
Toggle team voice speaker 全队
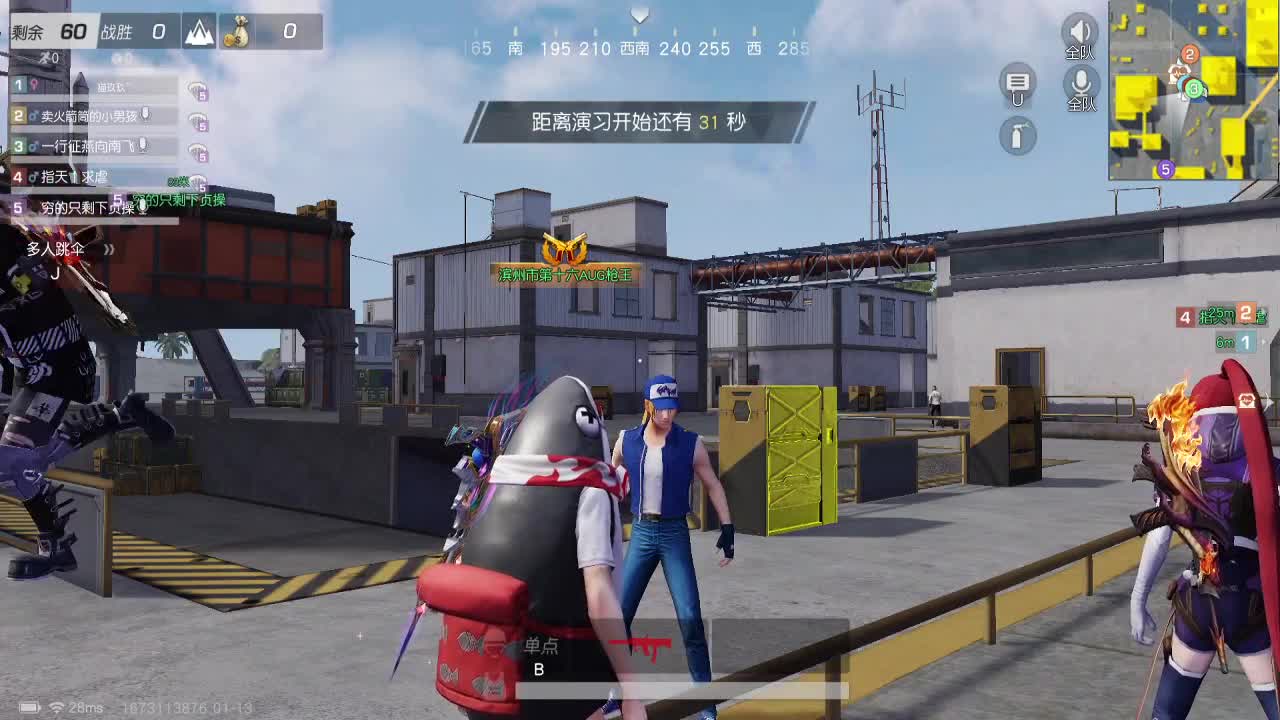tap(1079, 33)
